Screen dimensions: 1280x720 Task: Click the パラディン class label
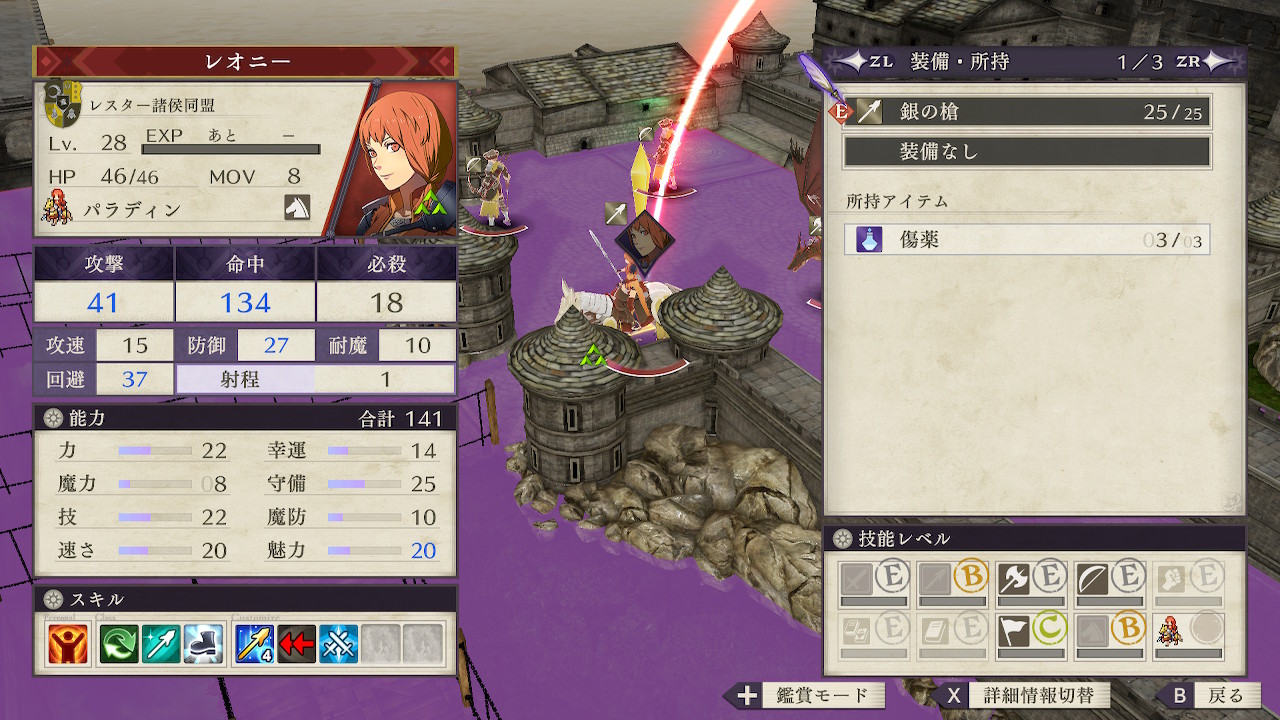click(135, 210)
